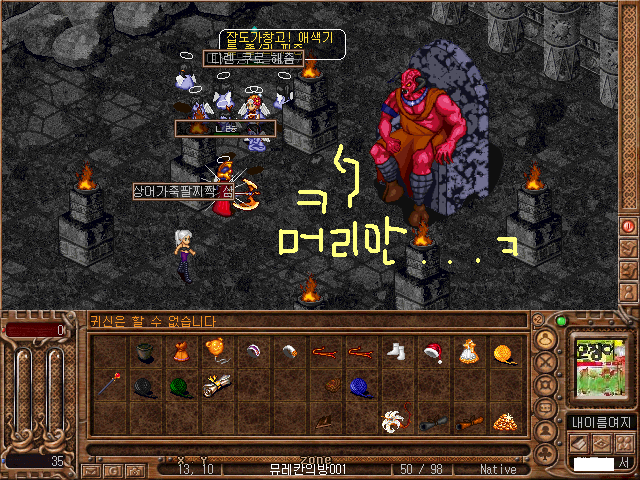Click the four-dots button under name
Viewport: 640px width, 480px height.
626,443
